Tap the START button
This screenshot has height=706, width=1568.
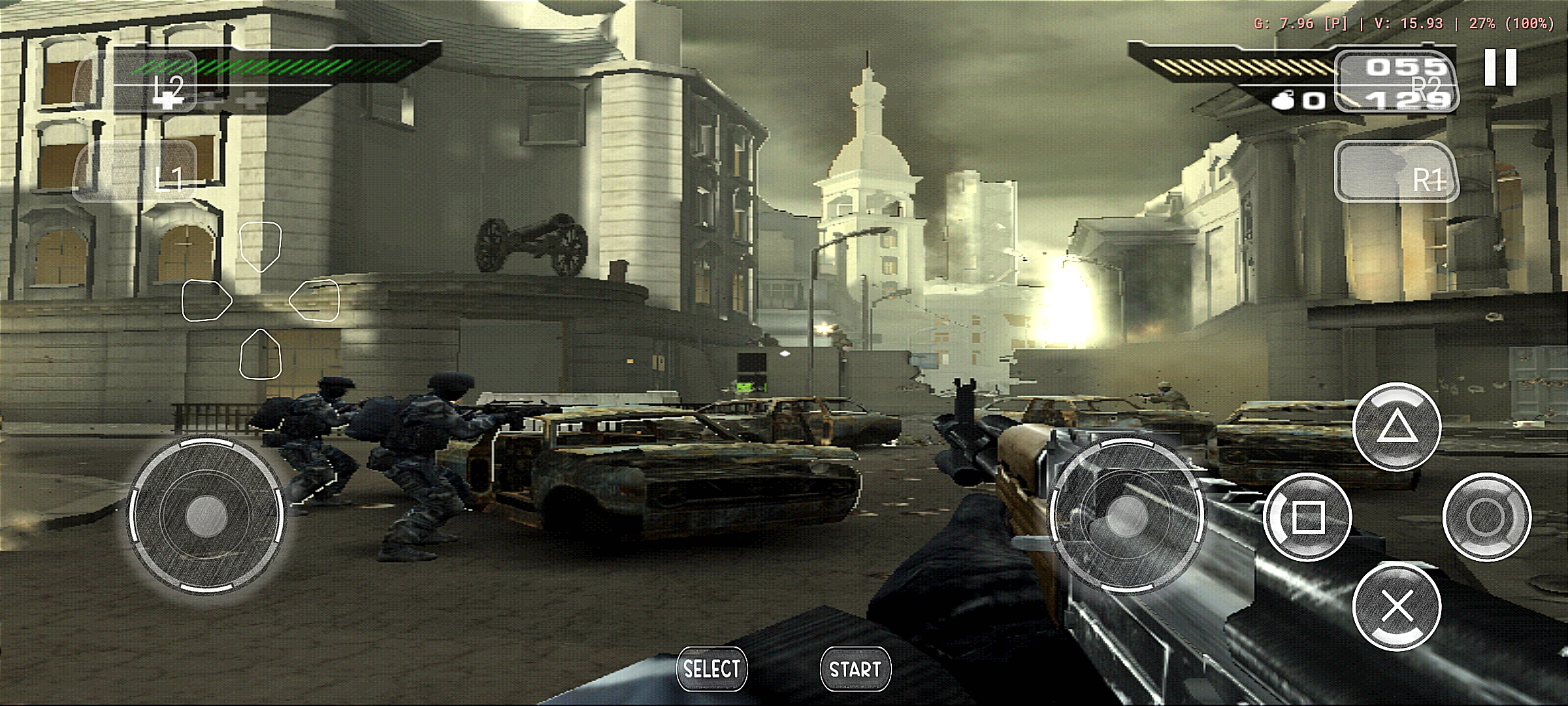[x=855, y=669]
